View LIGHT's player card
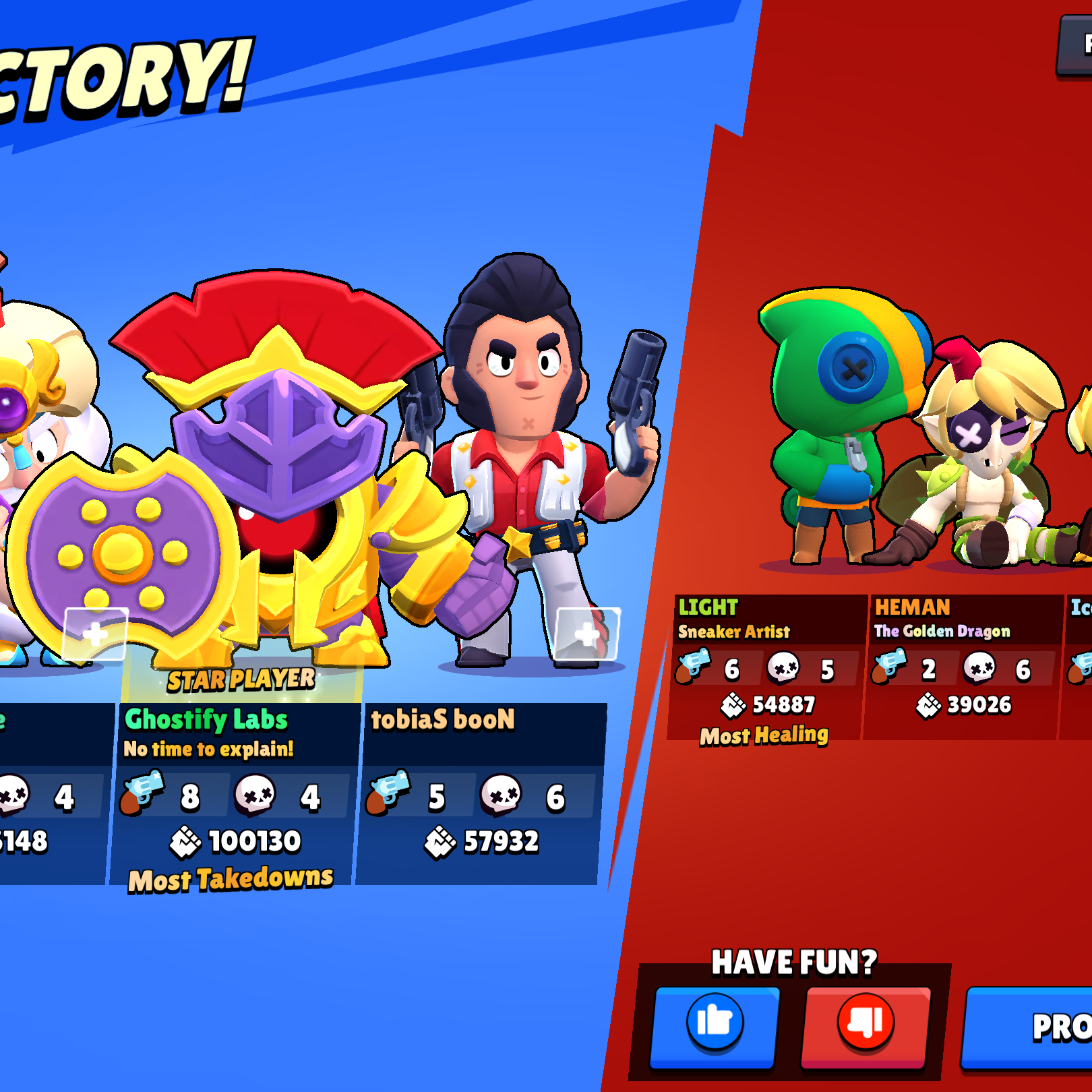This screenshot has height=1092, width=1092. [766, 667]
